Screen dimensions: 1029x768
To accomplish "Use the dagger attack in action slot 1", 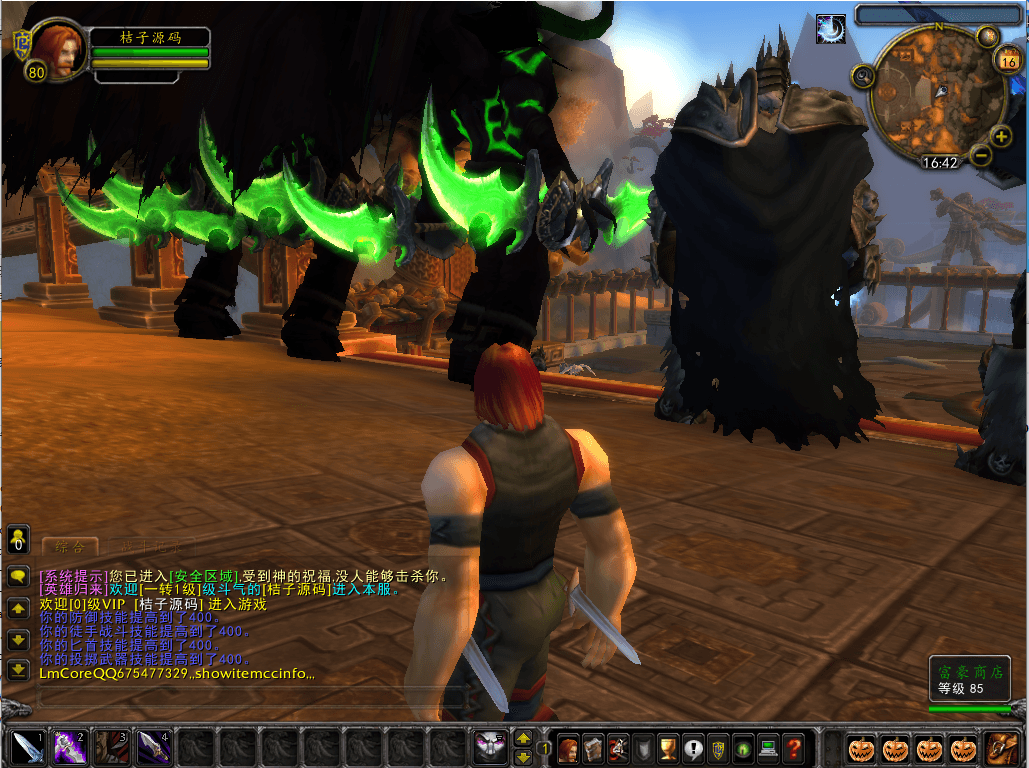I will 25,748.
